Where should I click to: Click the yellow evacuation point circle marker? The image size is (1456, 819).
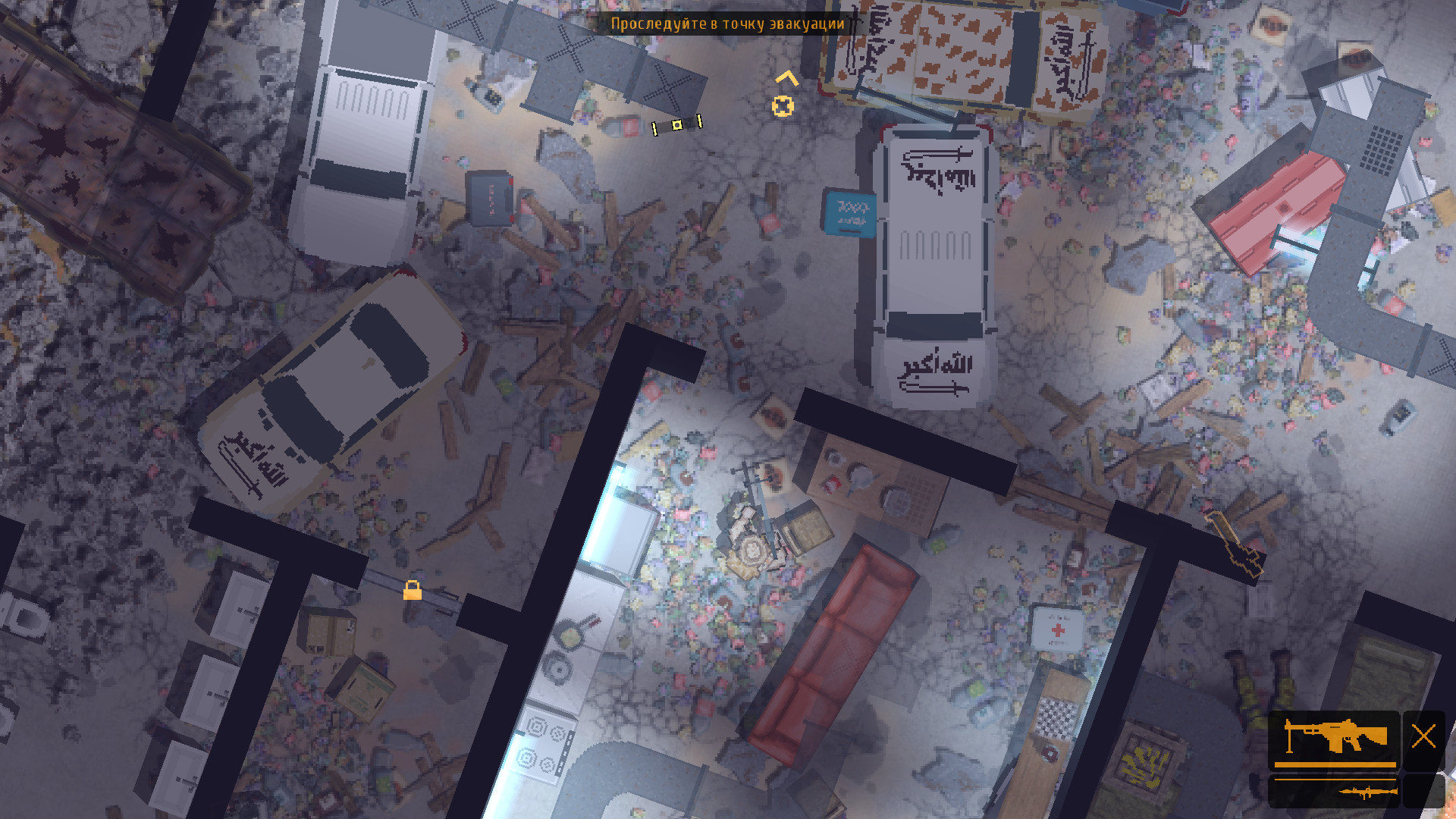coord(784,107)
